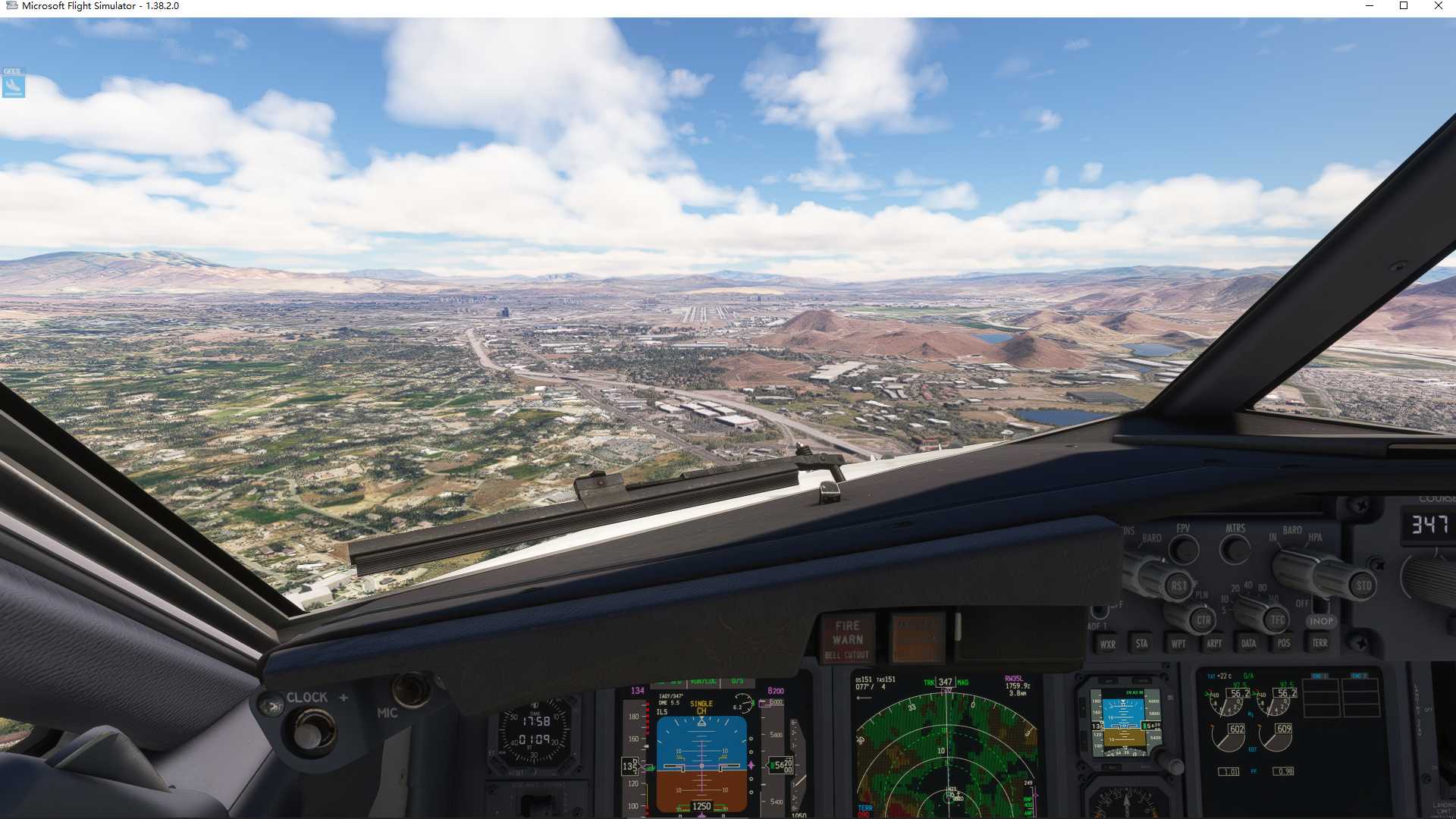Viewport: 1456px width, 819px height.
Task: Enable weather radar with the WXR button
Action: (1108, 643)
